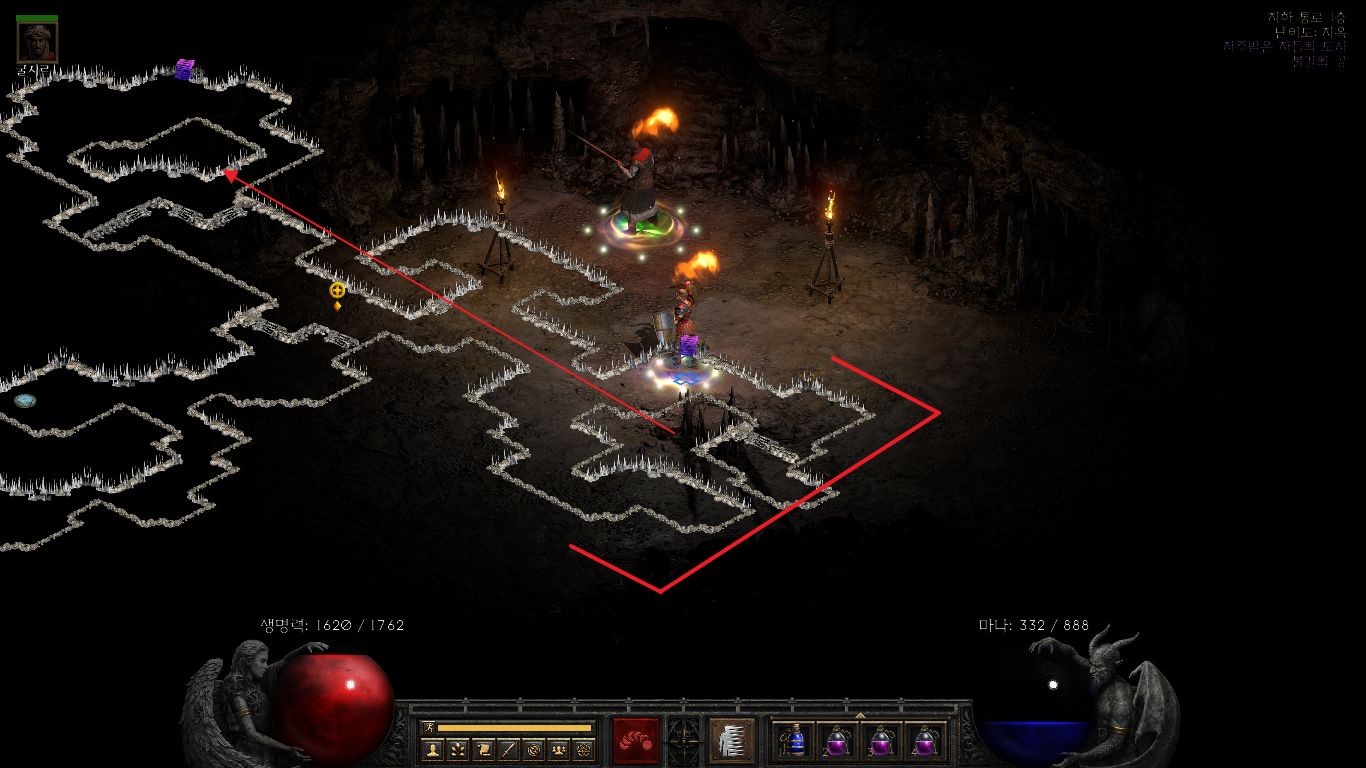The width and height of the screenshot is (1366, 768).
Task: Select the white right-click skill icon
Action: click(732, 741)
